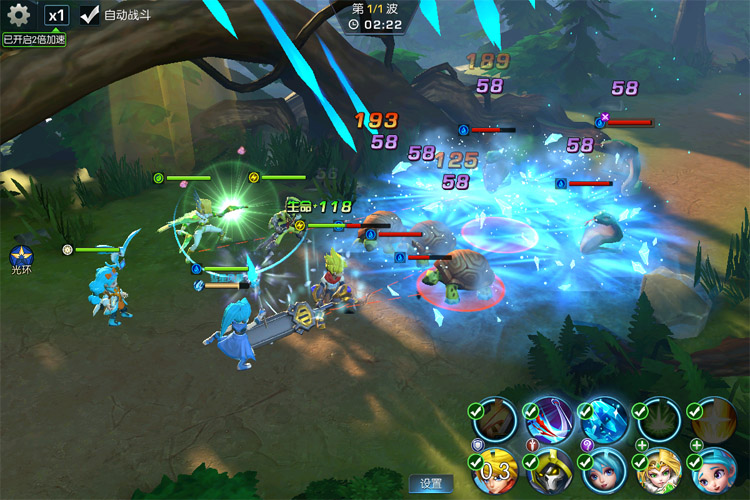
Task: Activate the dimmed orange sword skill
Action: [x=494, y=421]
